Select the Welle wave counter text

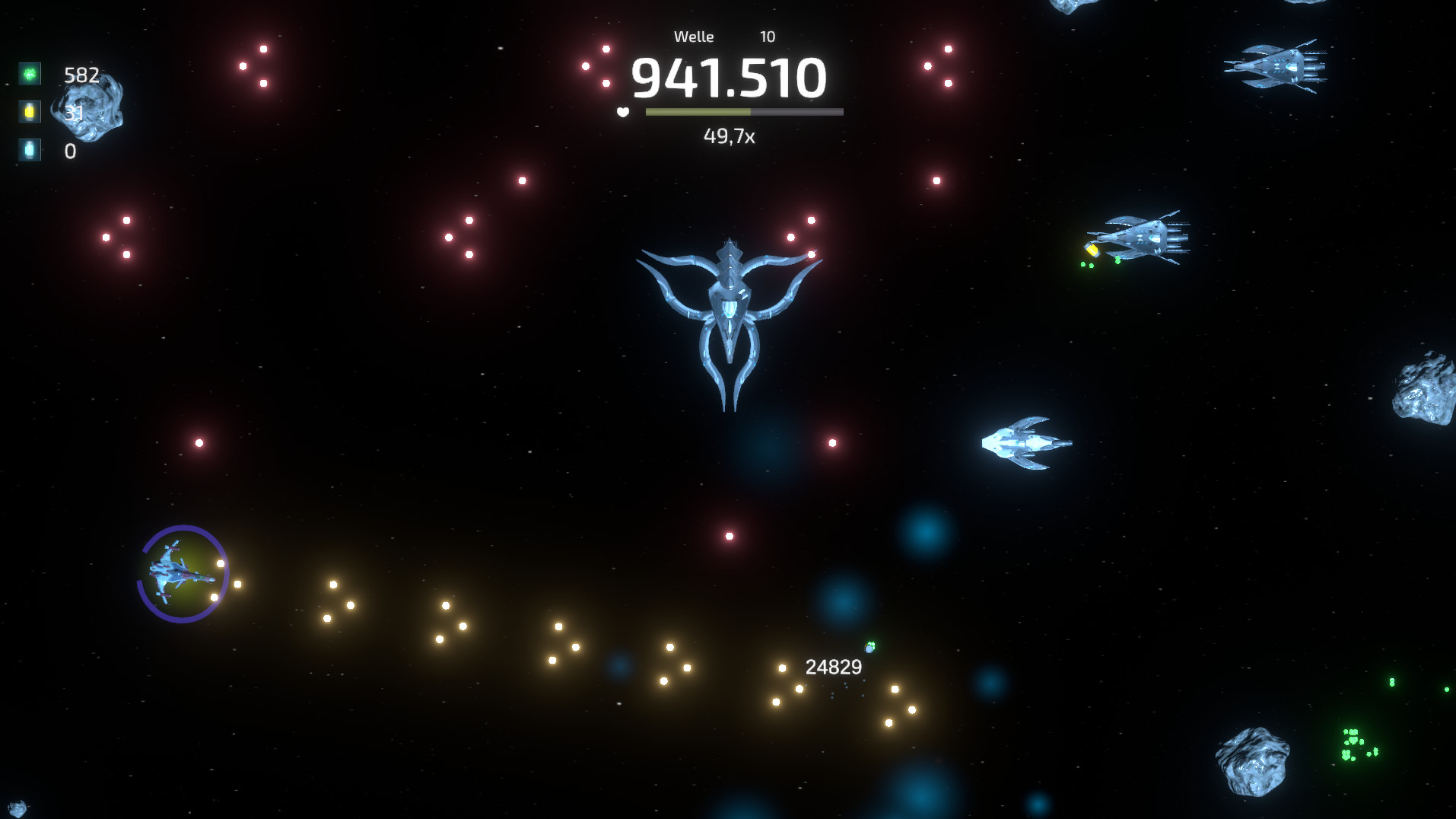[x=694, y=36]
